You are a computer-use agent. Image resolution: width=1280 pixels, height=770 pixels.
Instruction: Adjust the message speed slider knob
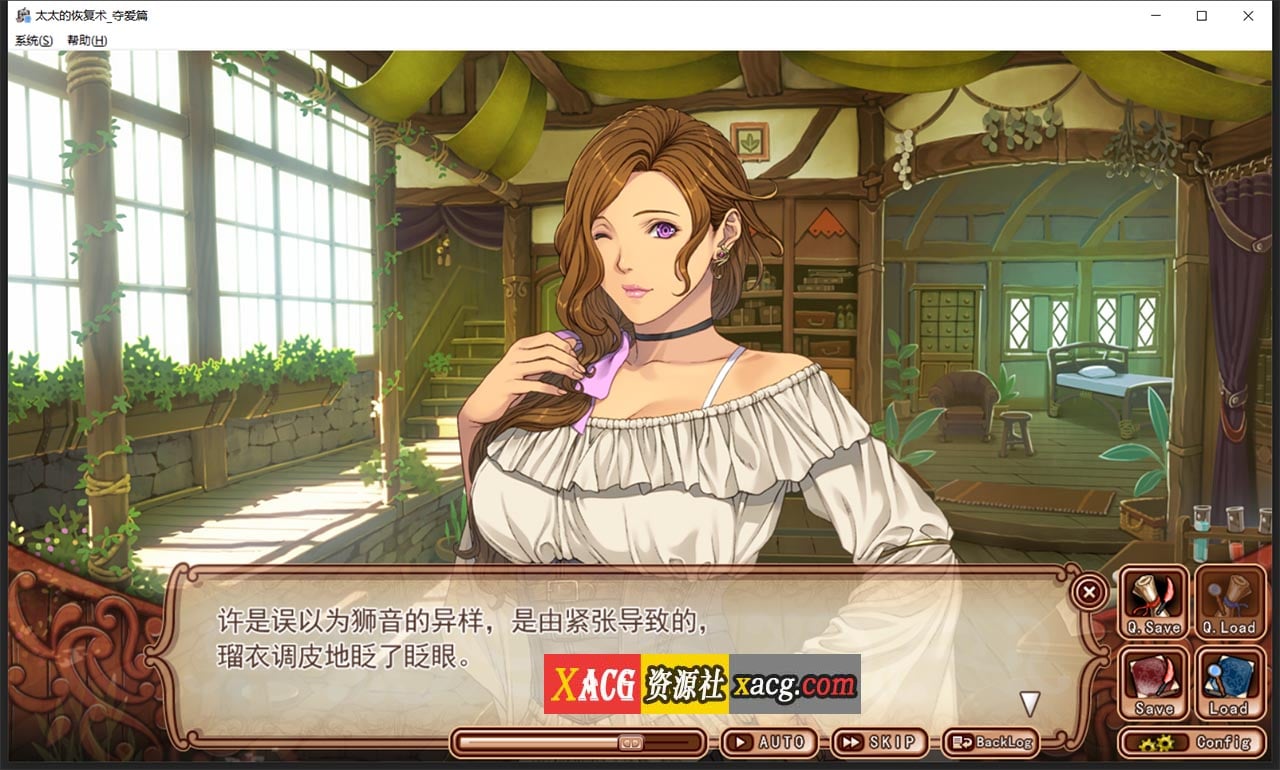pos(630,742)
